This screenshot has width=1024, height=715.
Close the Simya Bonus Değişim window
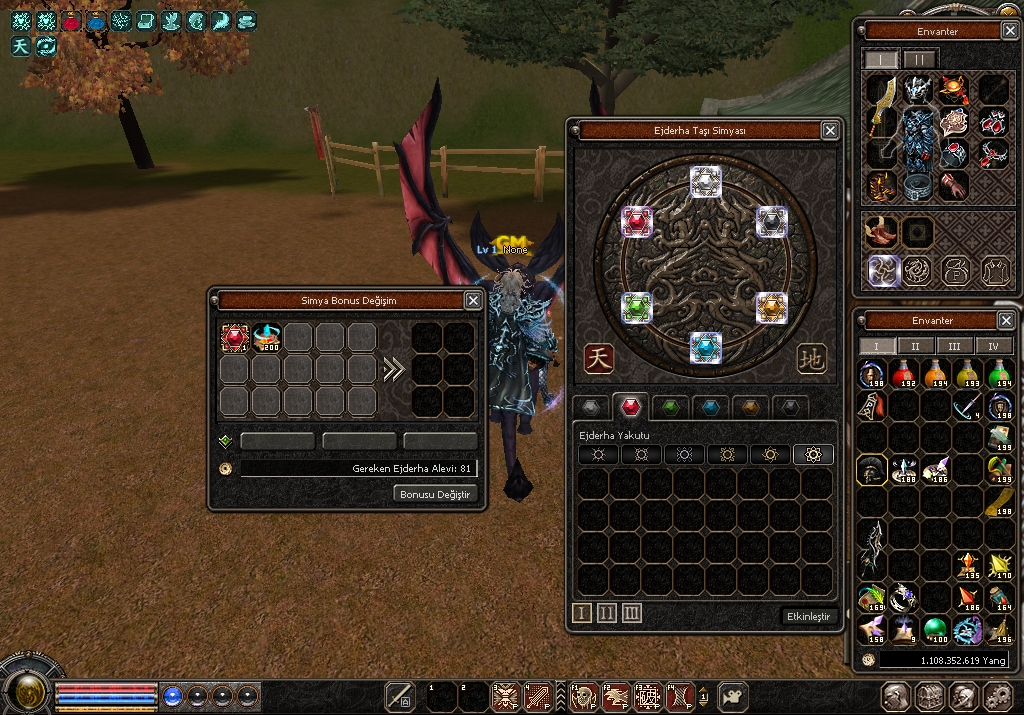click(x=473, y=300)
